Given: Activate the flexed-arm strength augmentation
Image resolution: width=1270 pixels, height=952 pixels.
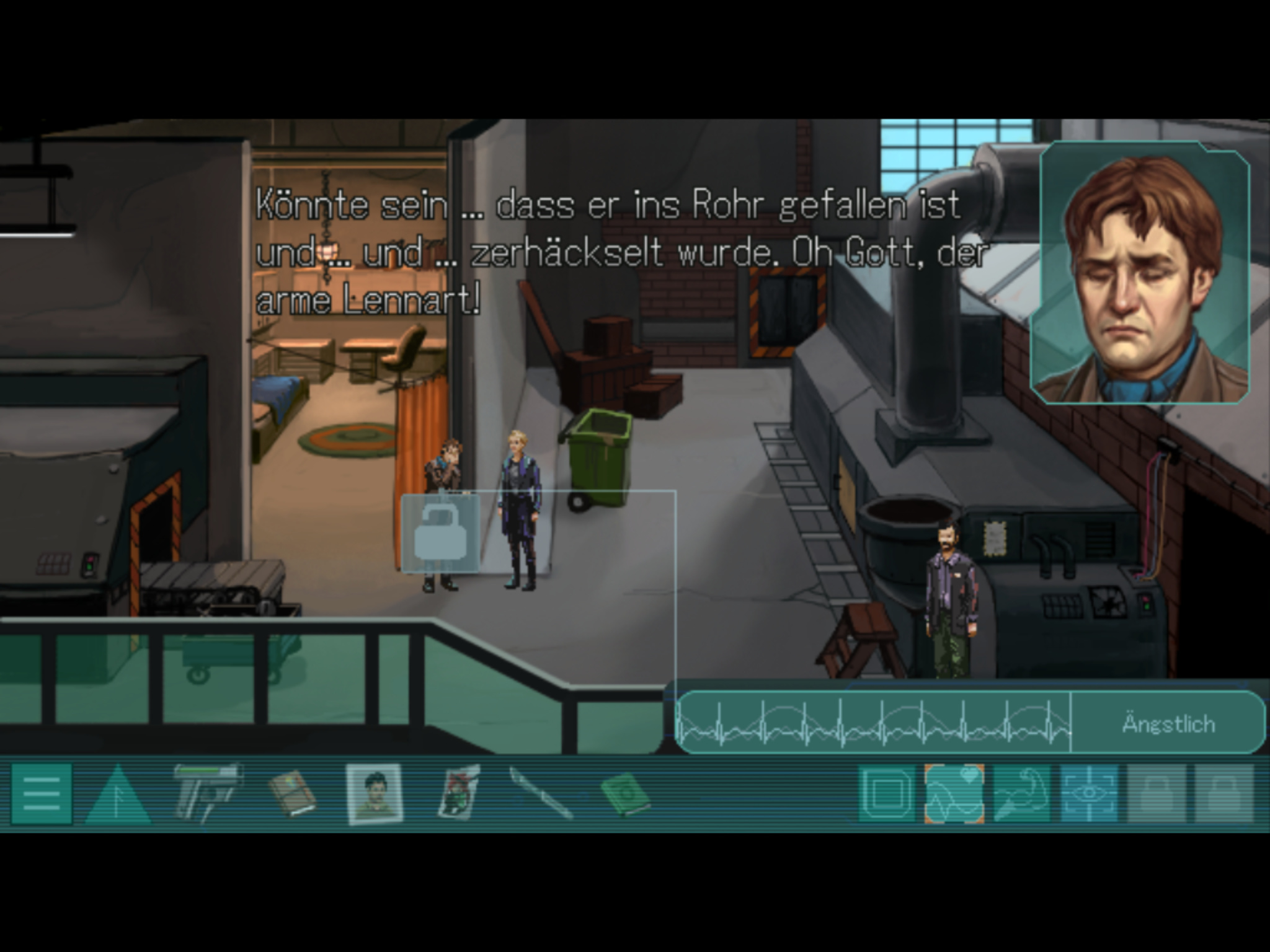Looking at the screenshot, I should click(1021, 794).
